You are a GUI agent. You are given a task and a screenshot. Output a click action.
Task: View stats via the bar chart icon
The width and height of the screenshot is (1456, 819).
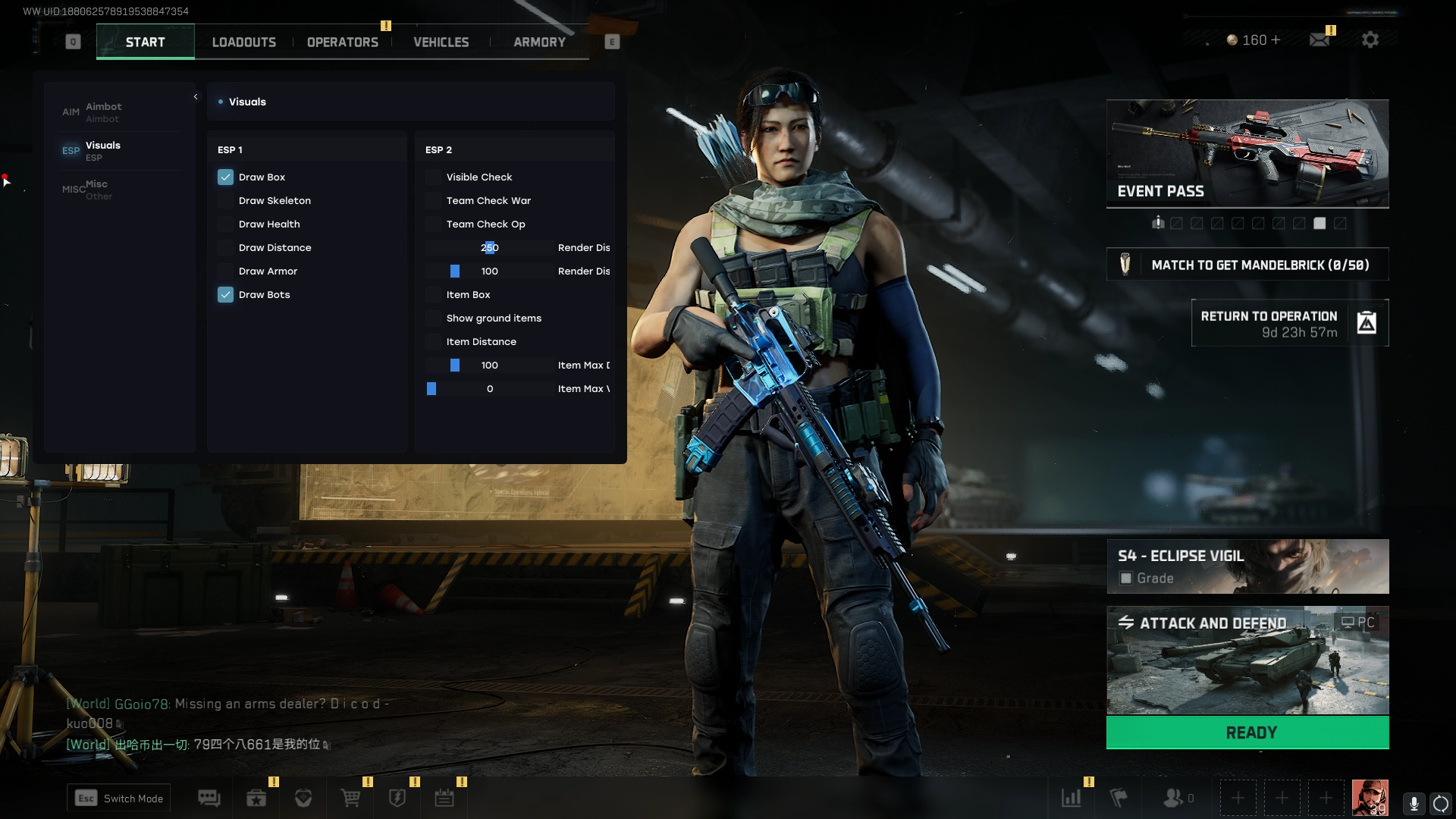tap(1072, 798)
